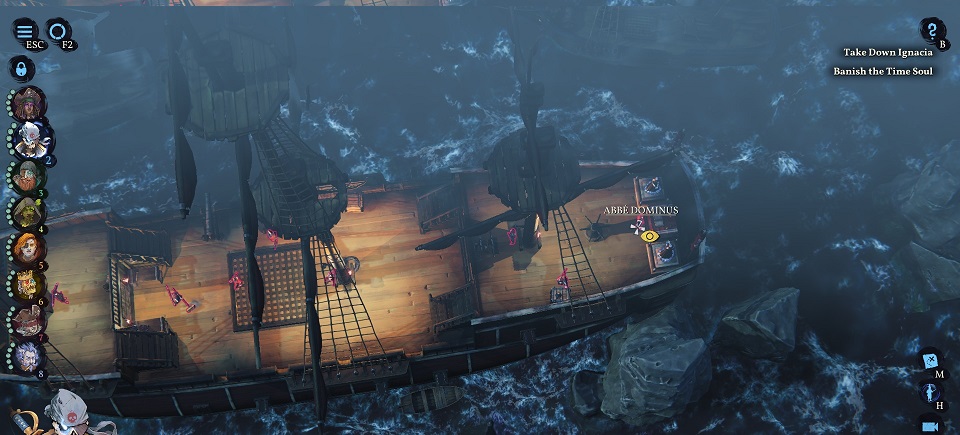Open the map icon button
This screenshot has width=960, height=435.
coord(930,360)
